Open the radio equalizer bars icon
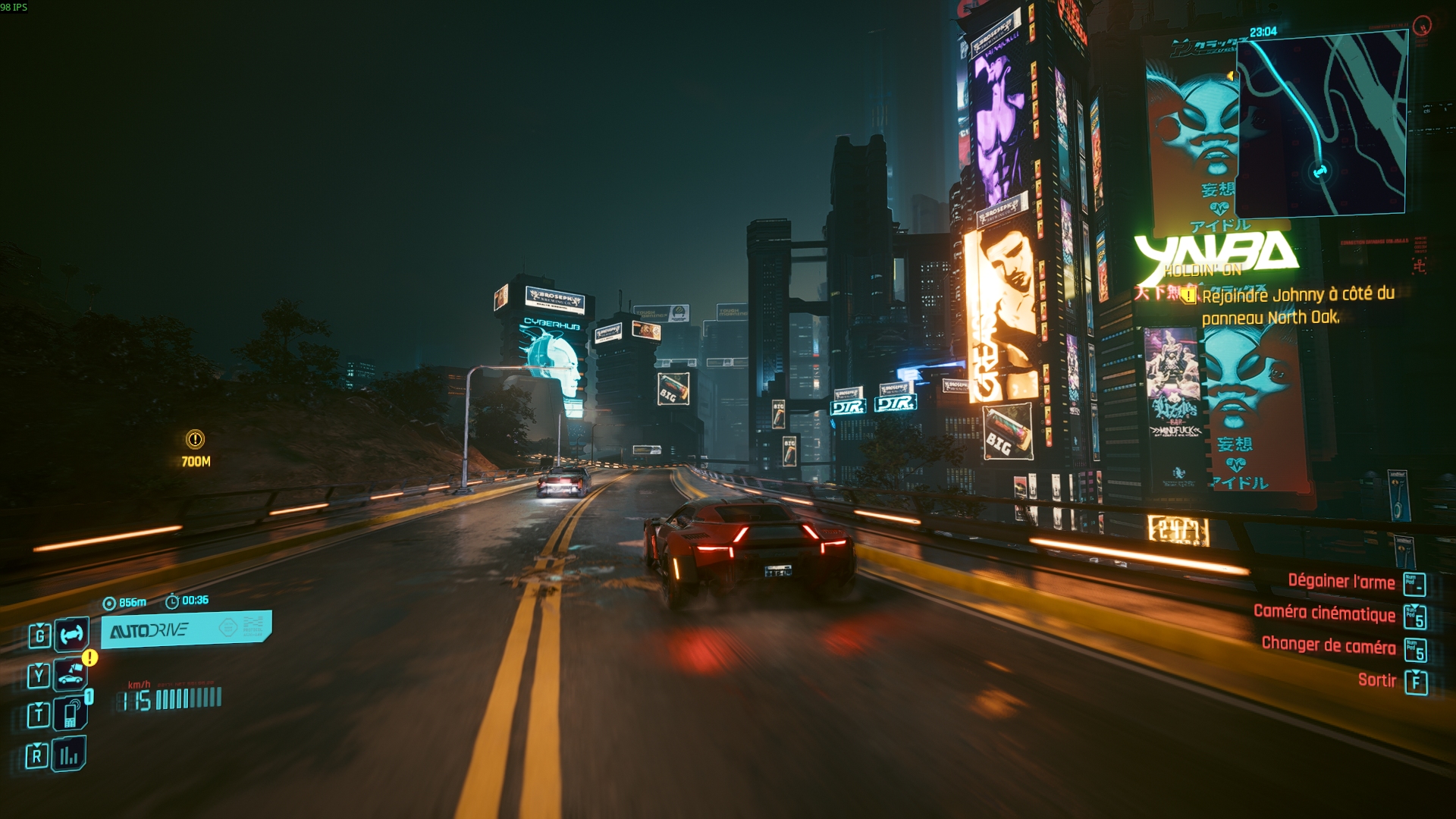 coord(69,755)
